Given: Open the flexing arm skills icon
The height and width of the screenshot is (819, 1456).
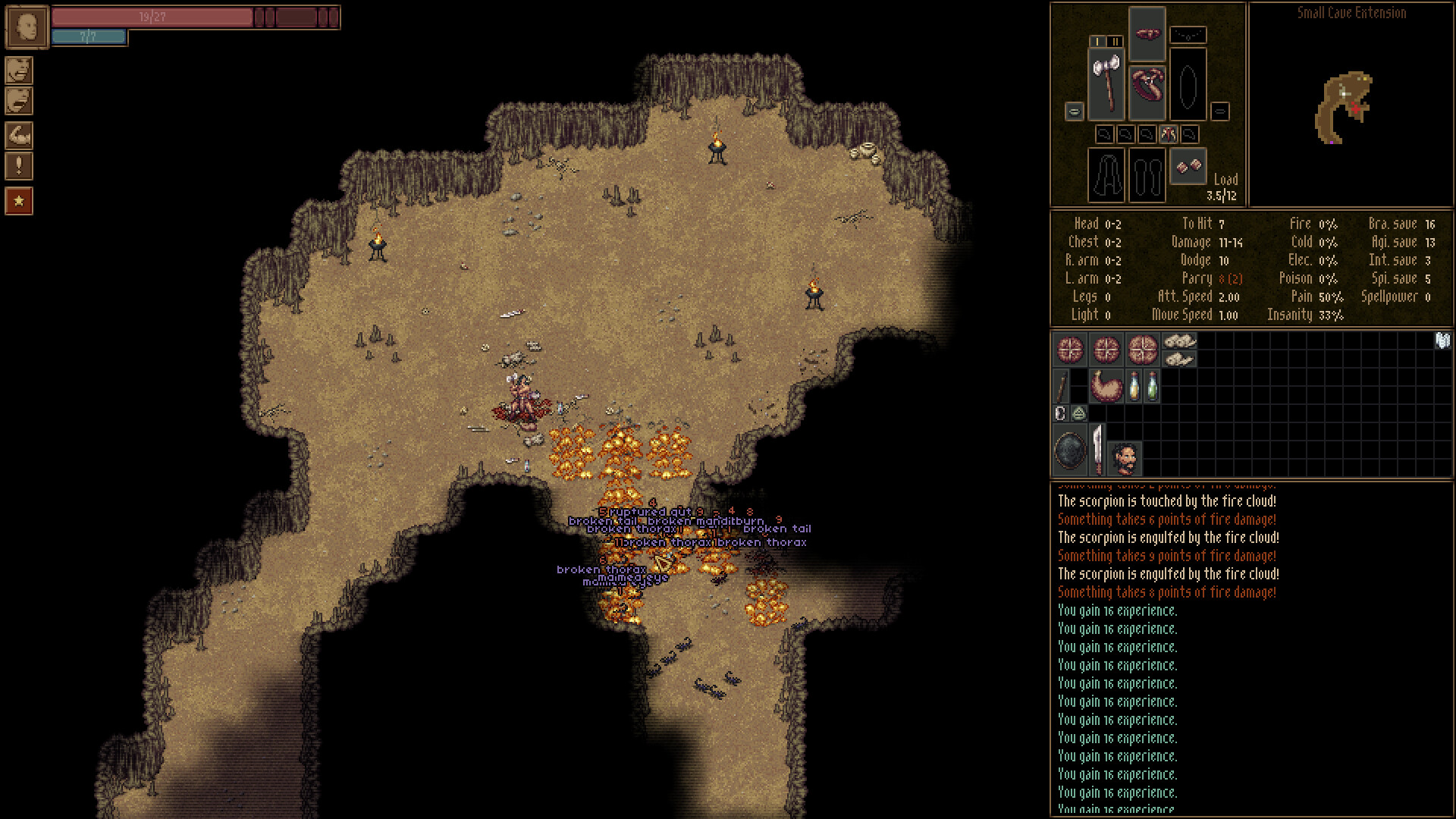Looking at the screenshot, I should (x=20, y=134).
